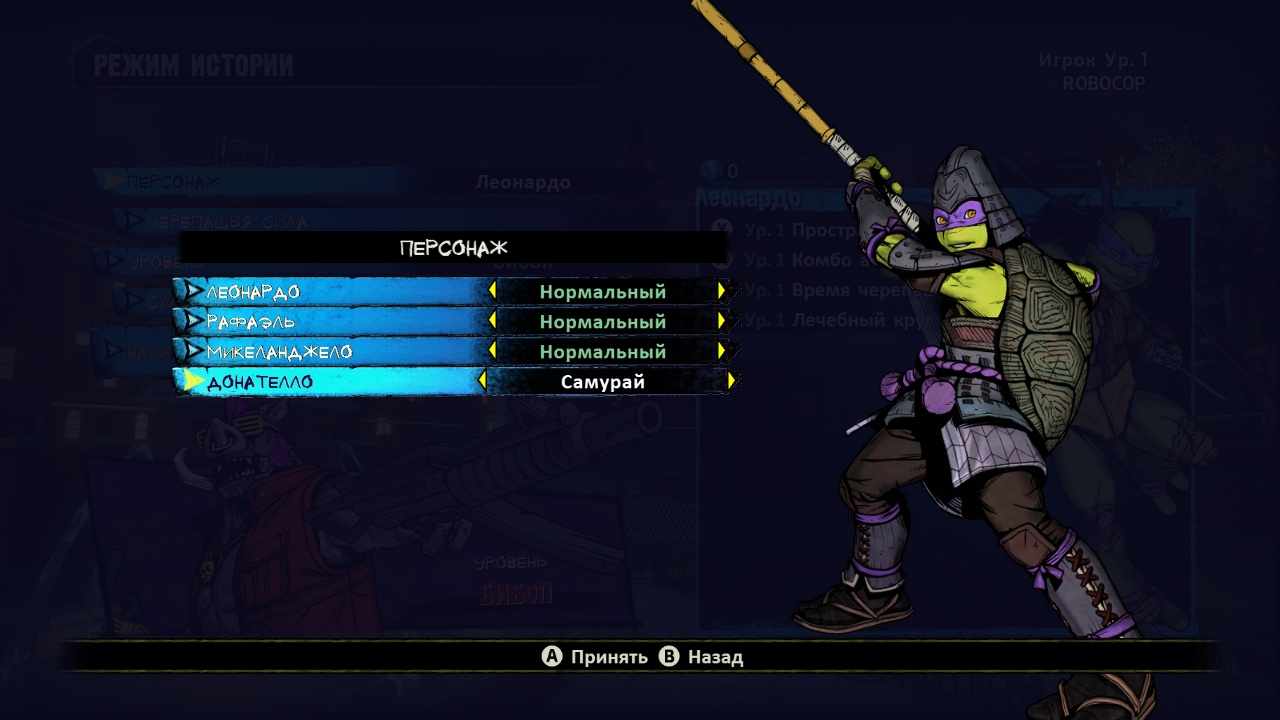Click right arrow next to Леонардо's costume
The height and width of the screenshot is (720, 1280).
[721, 291]
